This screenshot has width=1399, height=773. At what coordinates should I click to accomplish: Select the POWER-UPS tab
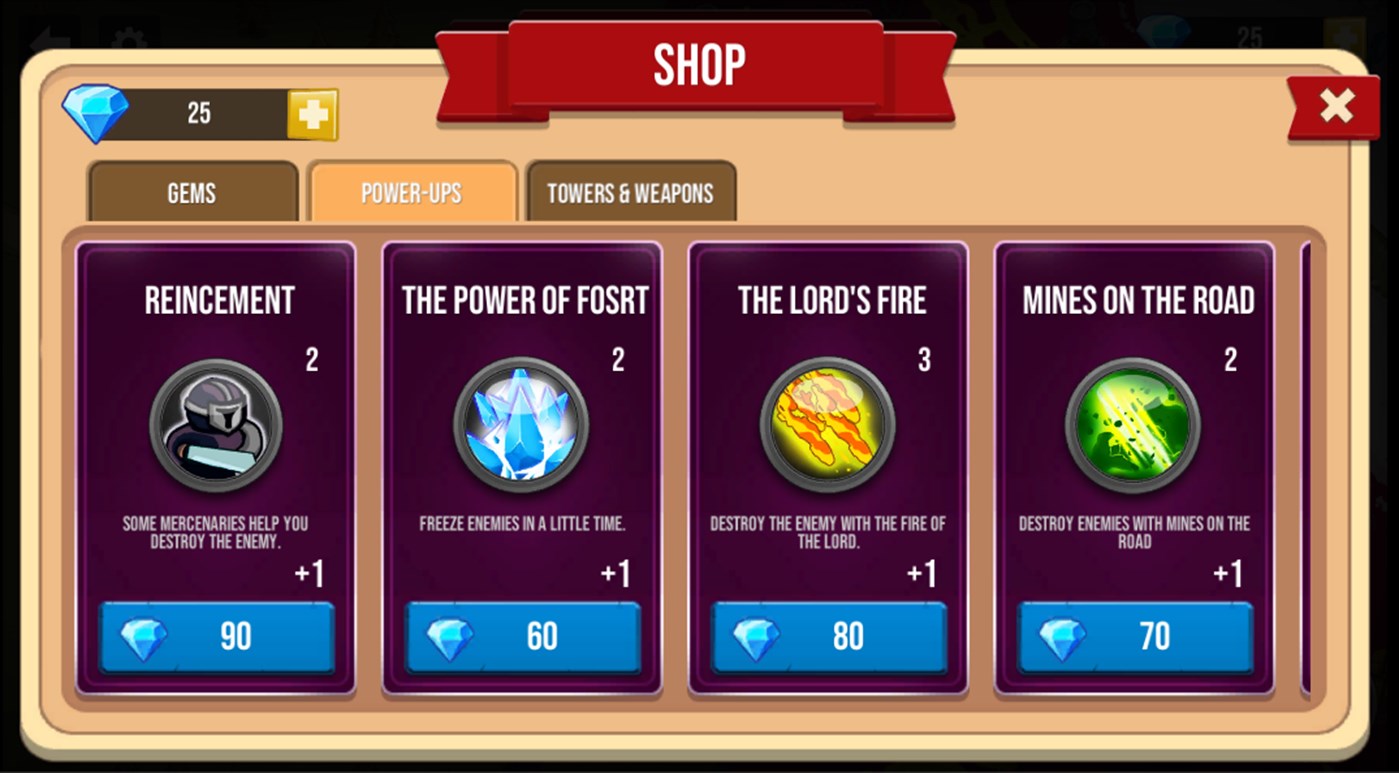click(413, 192)
